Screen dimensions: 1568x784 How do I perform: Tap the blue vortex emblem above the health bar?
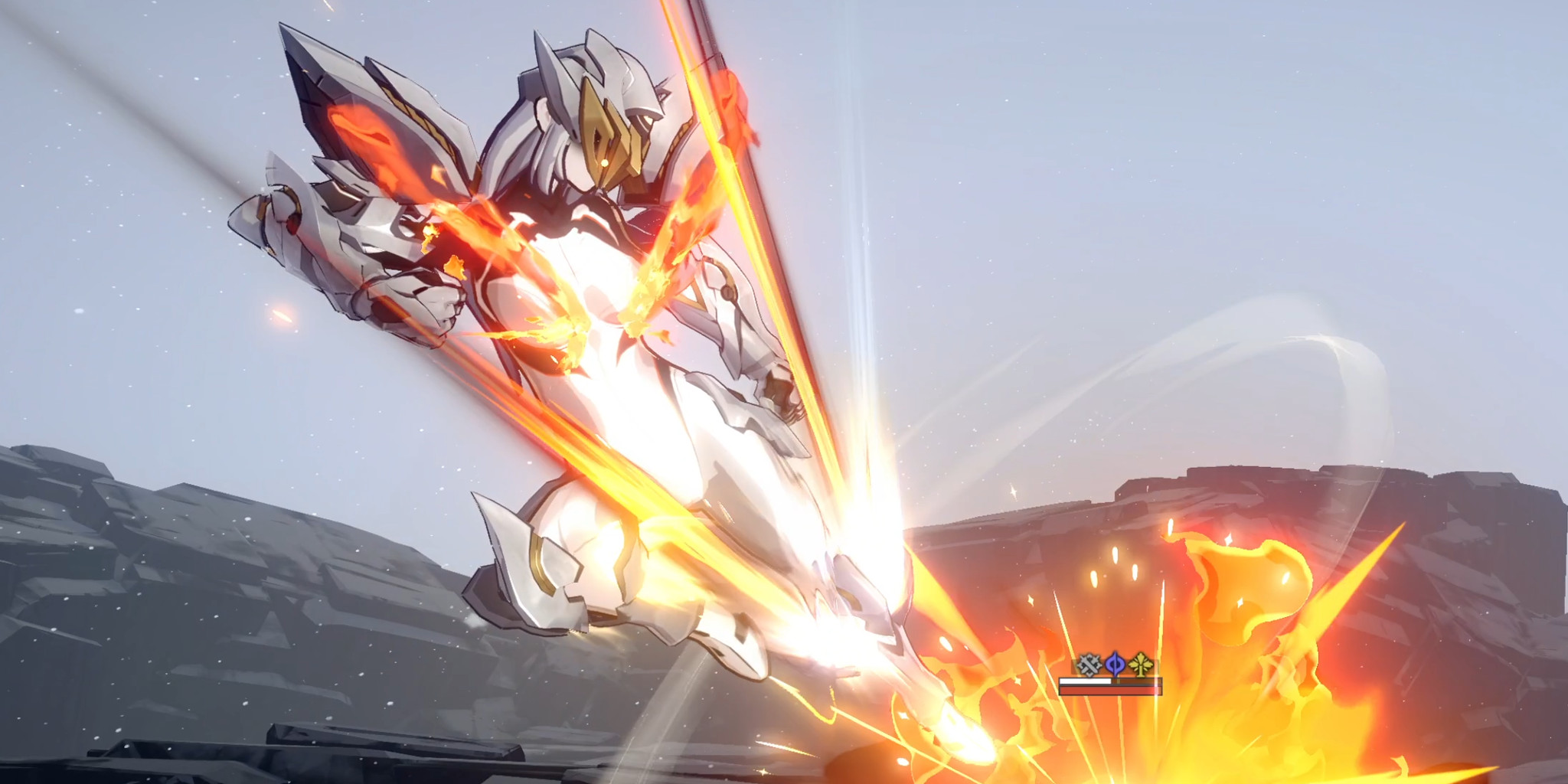pyautogui.click(x=1114, y=663)
